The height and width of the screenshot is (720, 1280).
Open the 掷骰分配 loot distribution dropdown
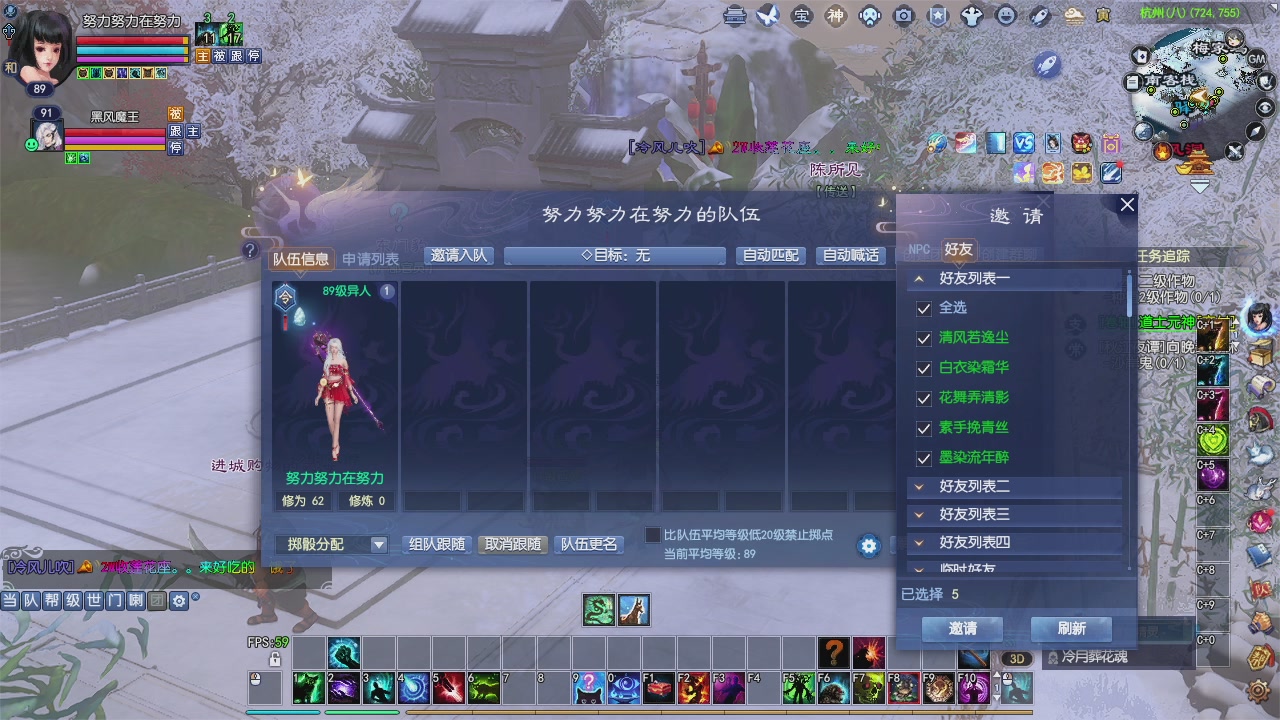[330, 546]
